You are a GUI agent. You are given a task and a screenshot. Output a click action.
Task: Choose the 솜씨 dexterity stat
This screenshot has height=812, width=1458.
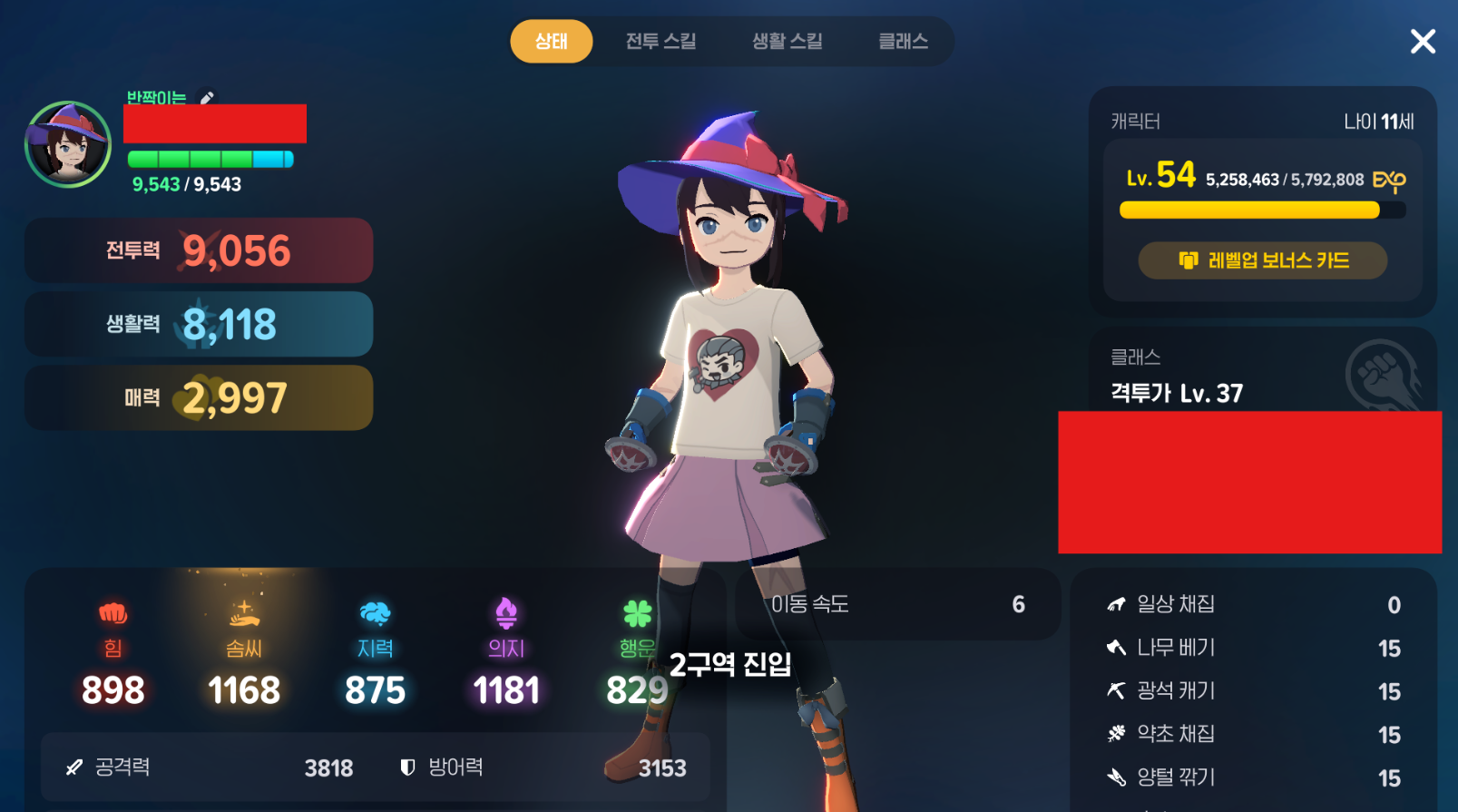point(243,653)
